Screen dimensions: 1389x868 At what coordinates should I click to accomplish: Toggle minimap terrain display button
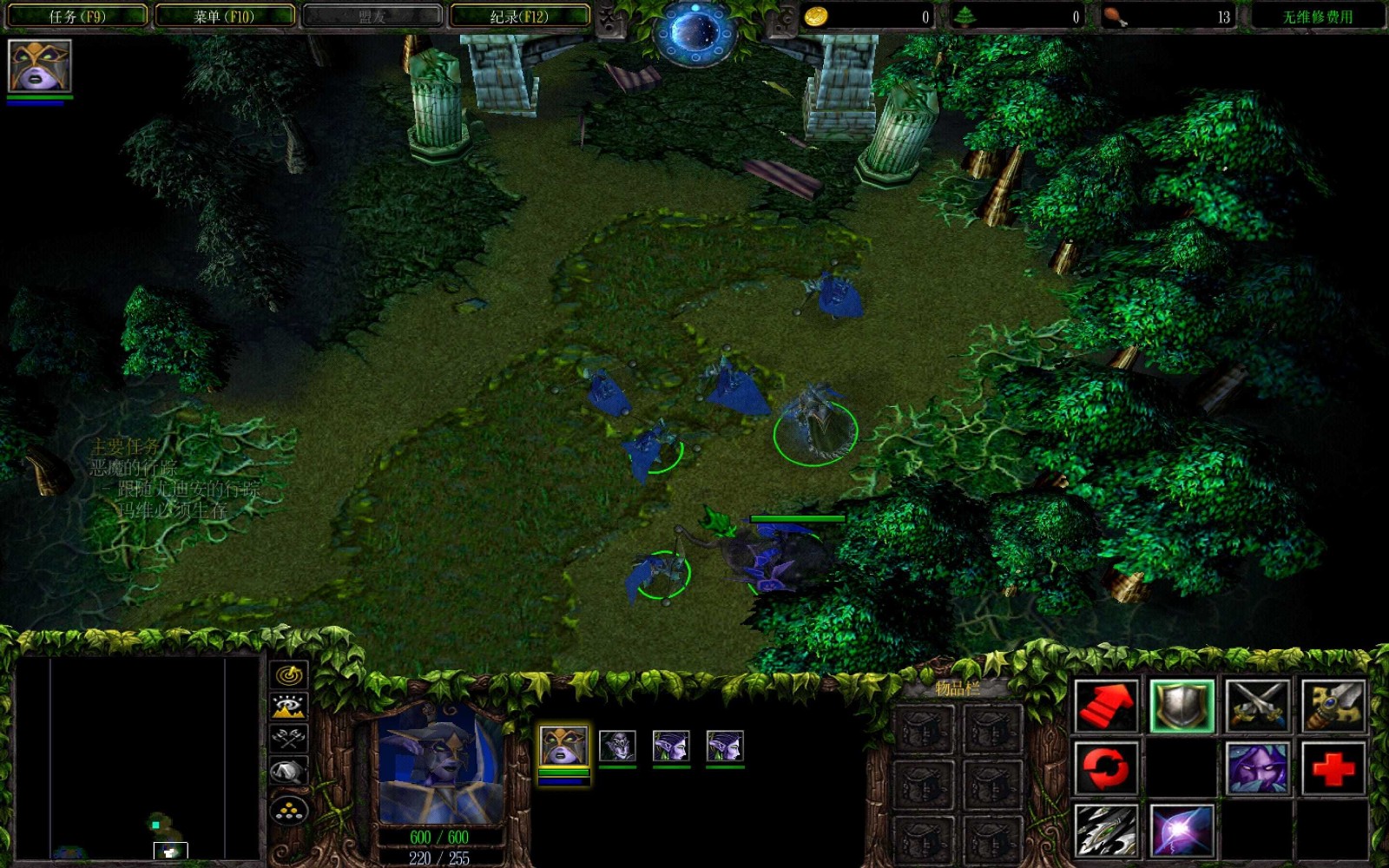pyautogui.click(x=289, y=706)
